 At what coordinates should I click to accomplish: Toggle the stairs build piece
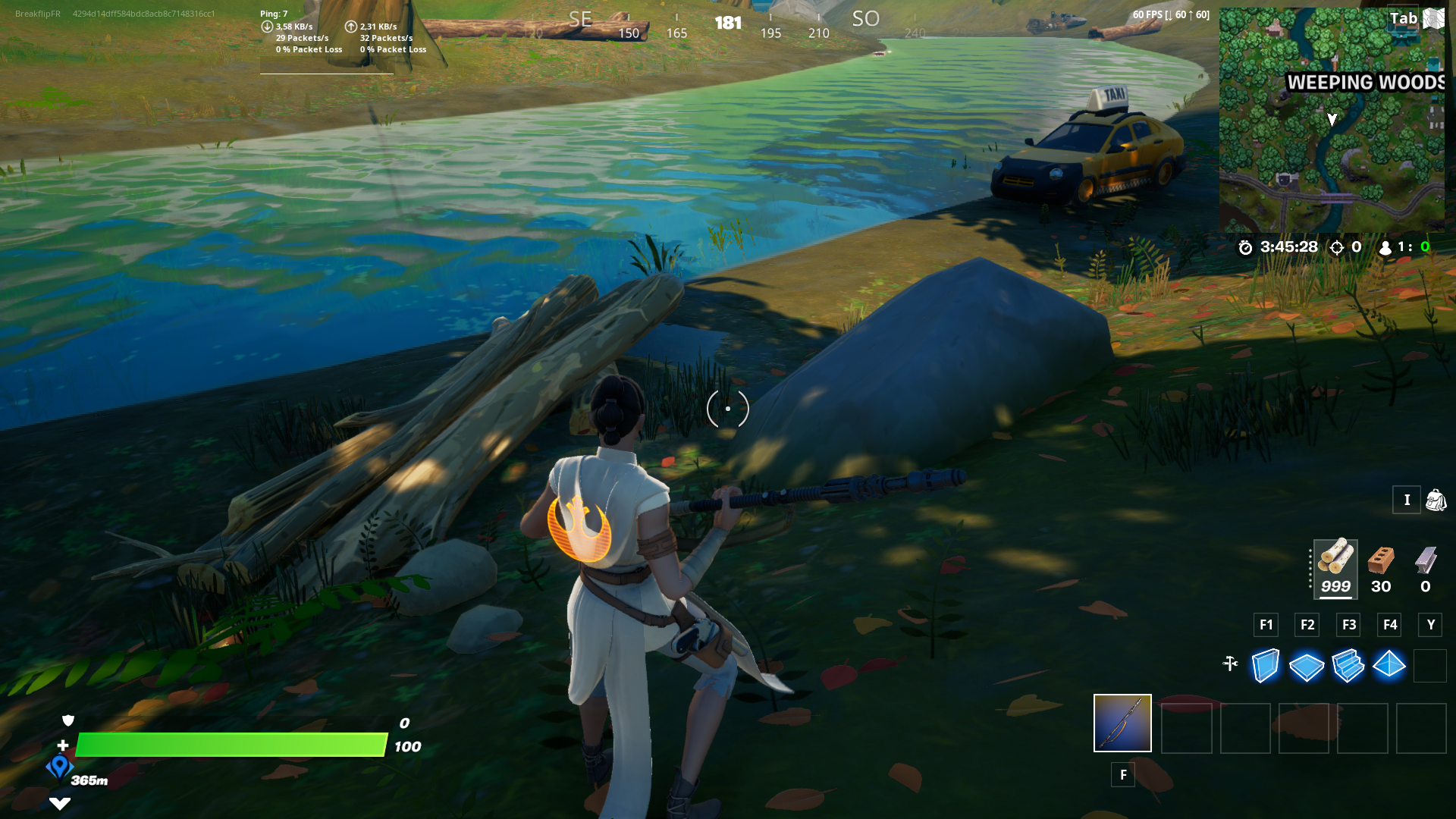[1348, 666]
